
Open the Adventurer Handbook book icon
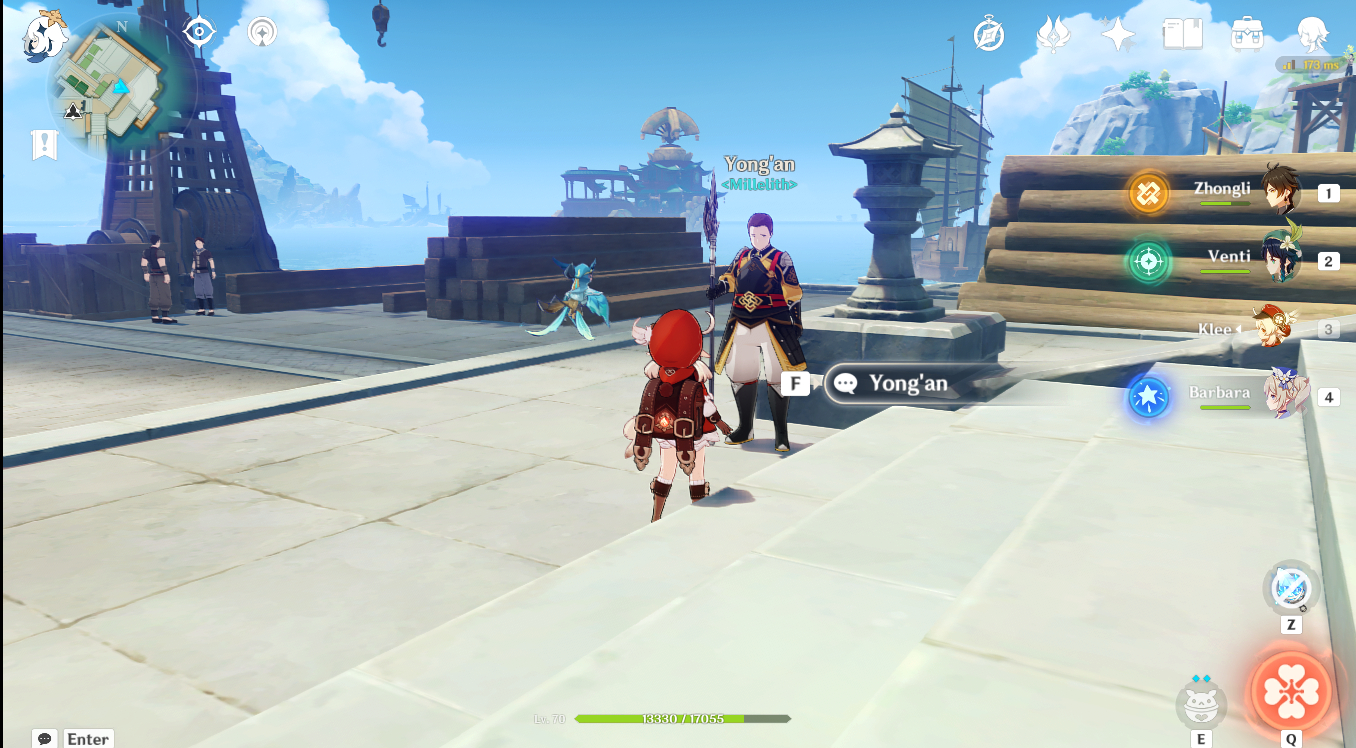pyautogui.click(x=1182, y=35)
